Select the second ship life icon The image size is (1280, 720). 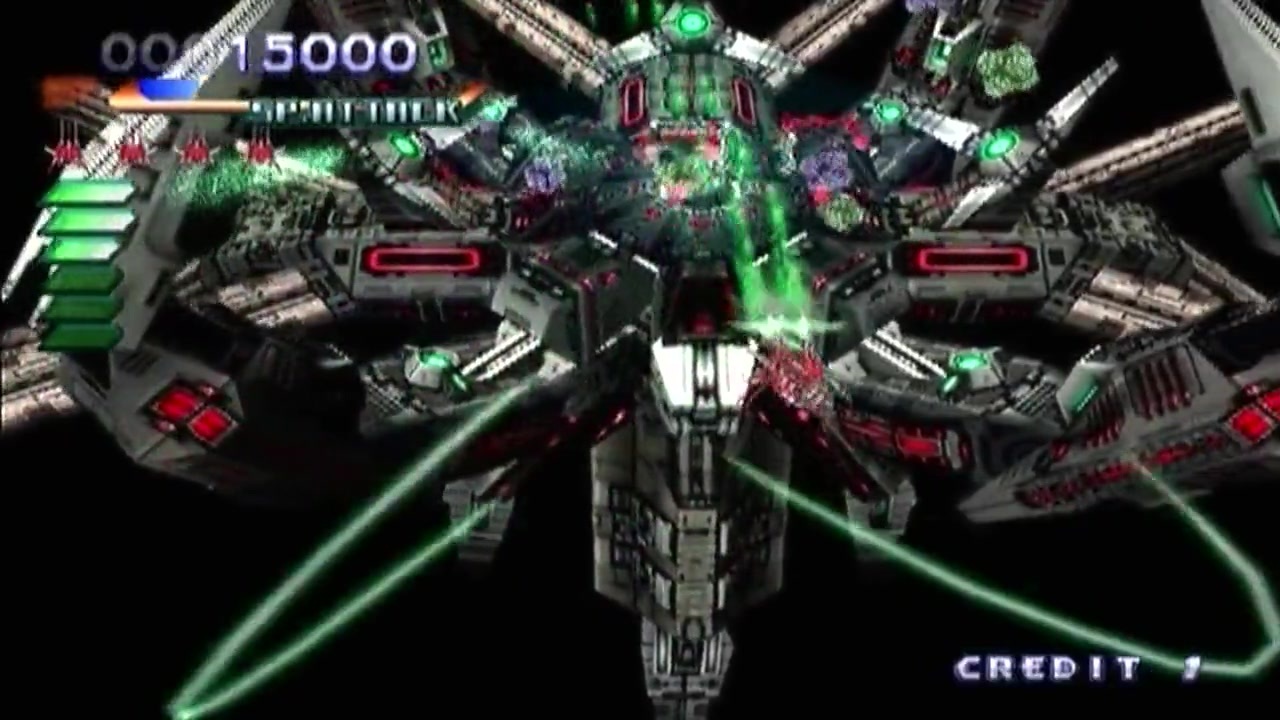pyautogui.click(x=131, y=151)
